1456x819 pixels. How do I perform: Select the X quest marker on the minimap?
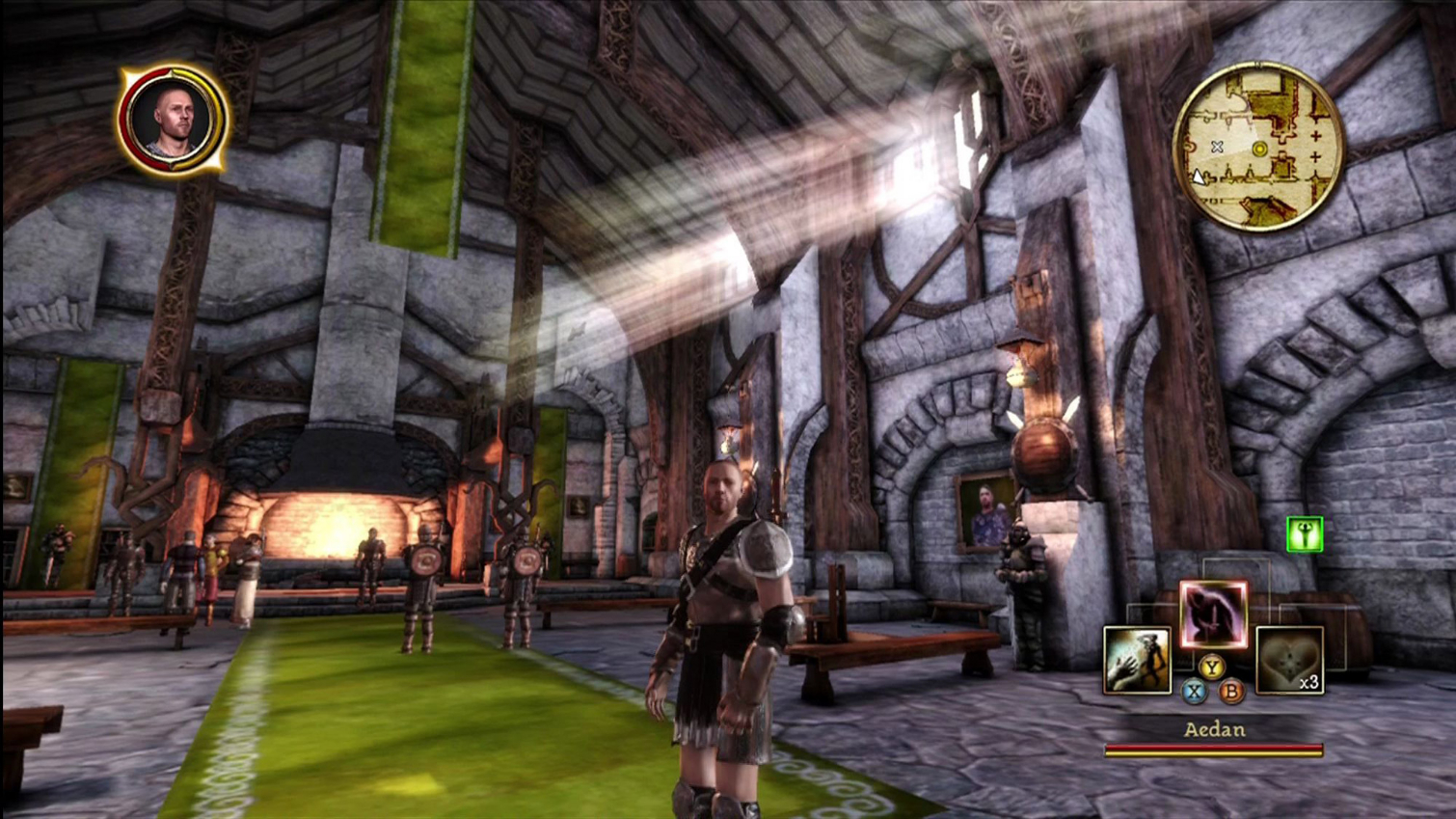[x=1217, y=148]
